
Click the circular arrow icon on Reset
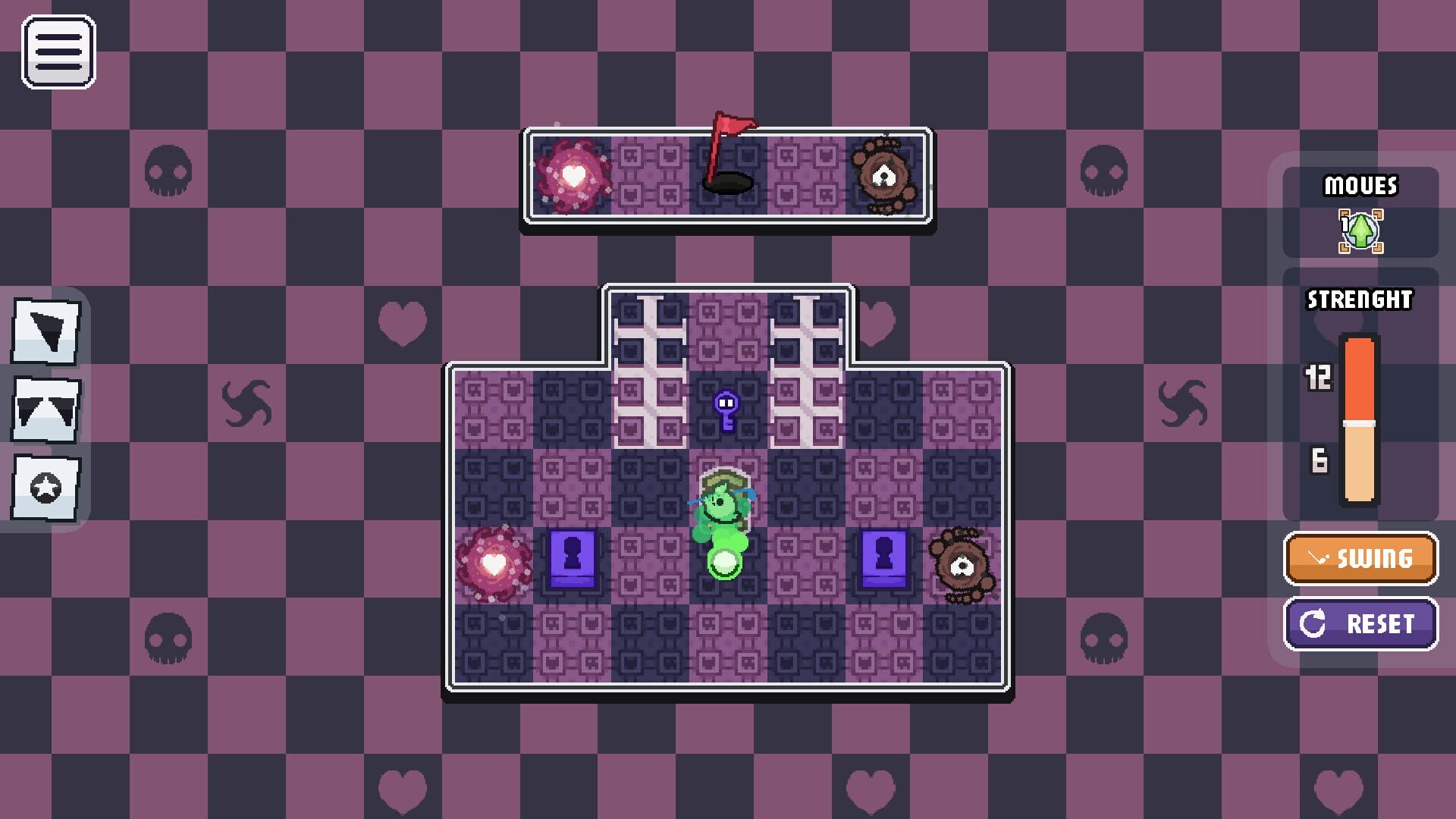pyautogui.click(x=1311, y=623)
